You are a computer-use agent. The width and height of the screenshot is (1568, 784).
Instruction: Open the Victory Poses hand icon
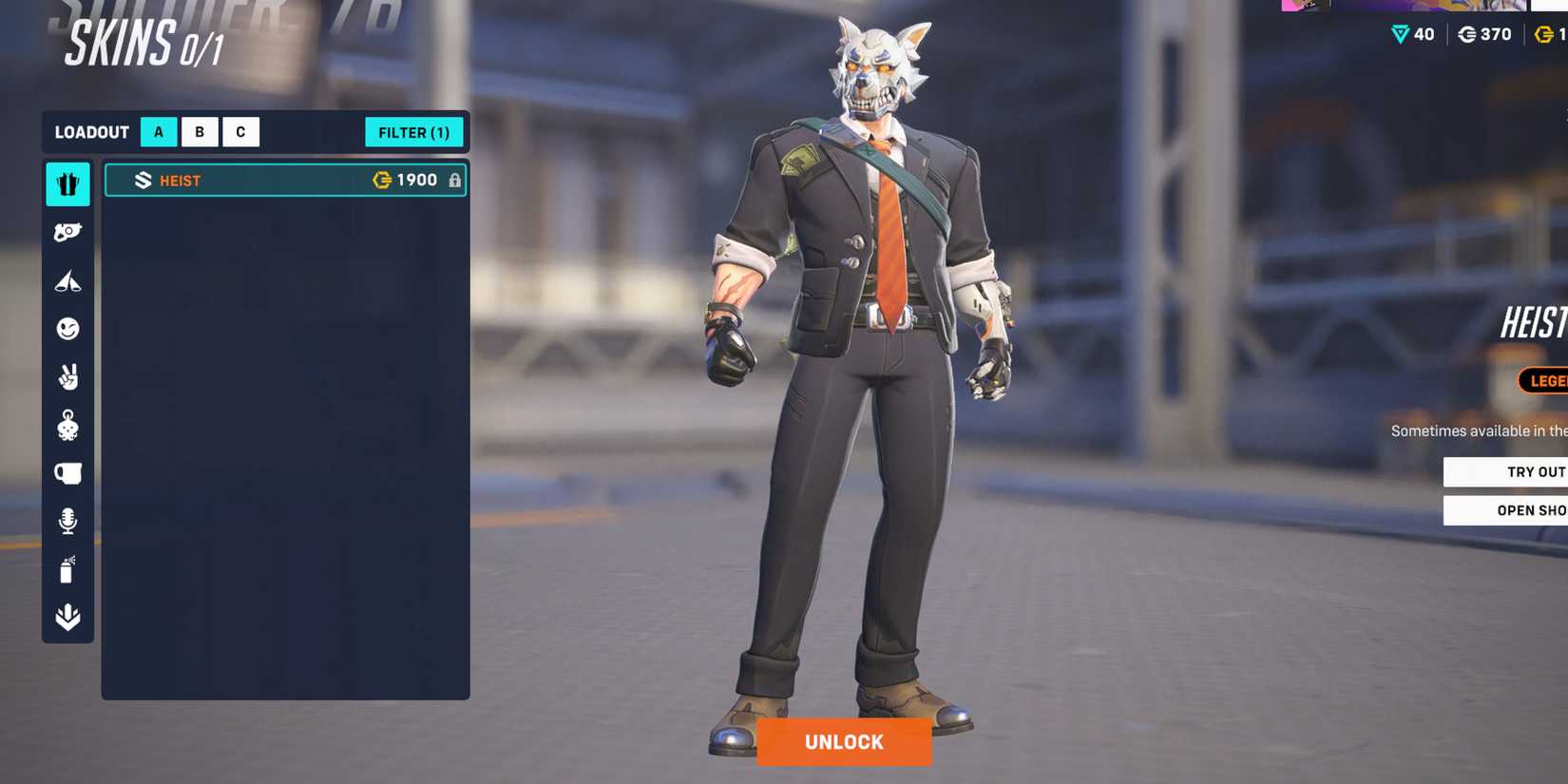(67, 376)
